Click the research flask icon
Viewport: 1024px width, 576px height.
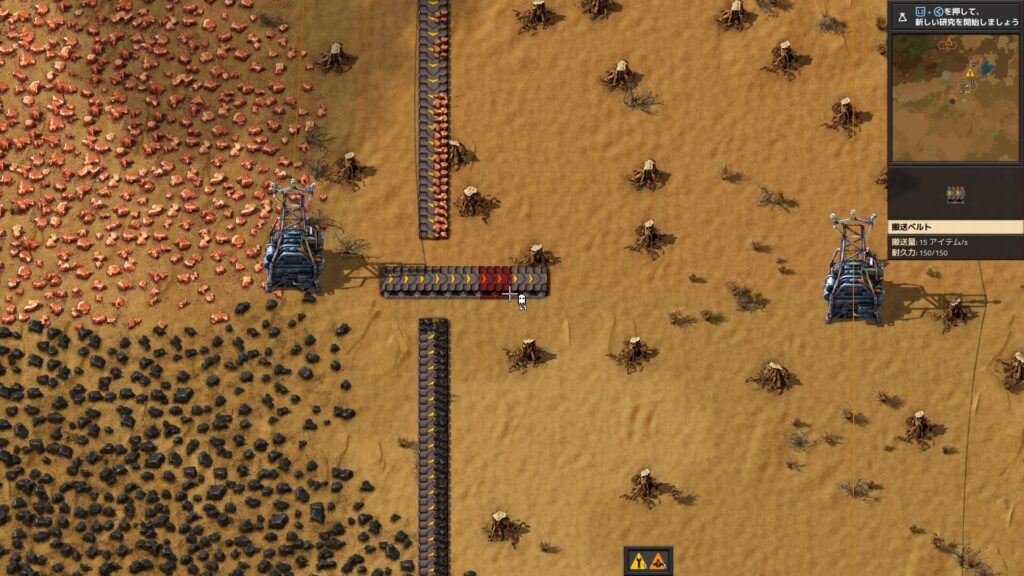point(900,16)
